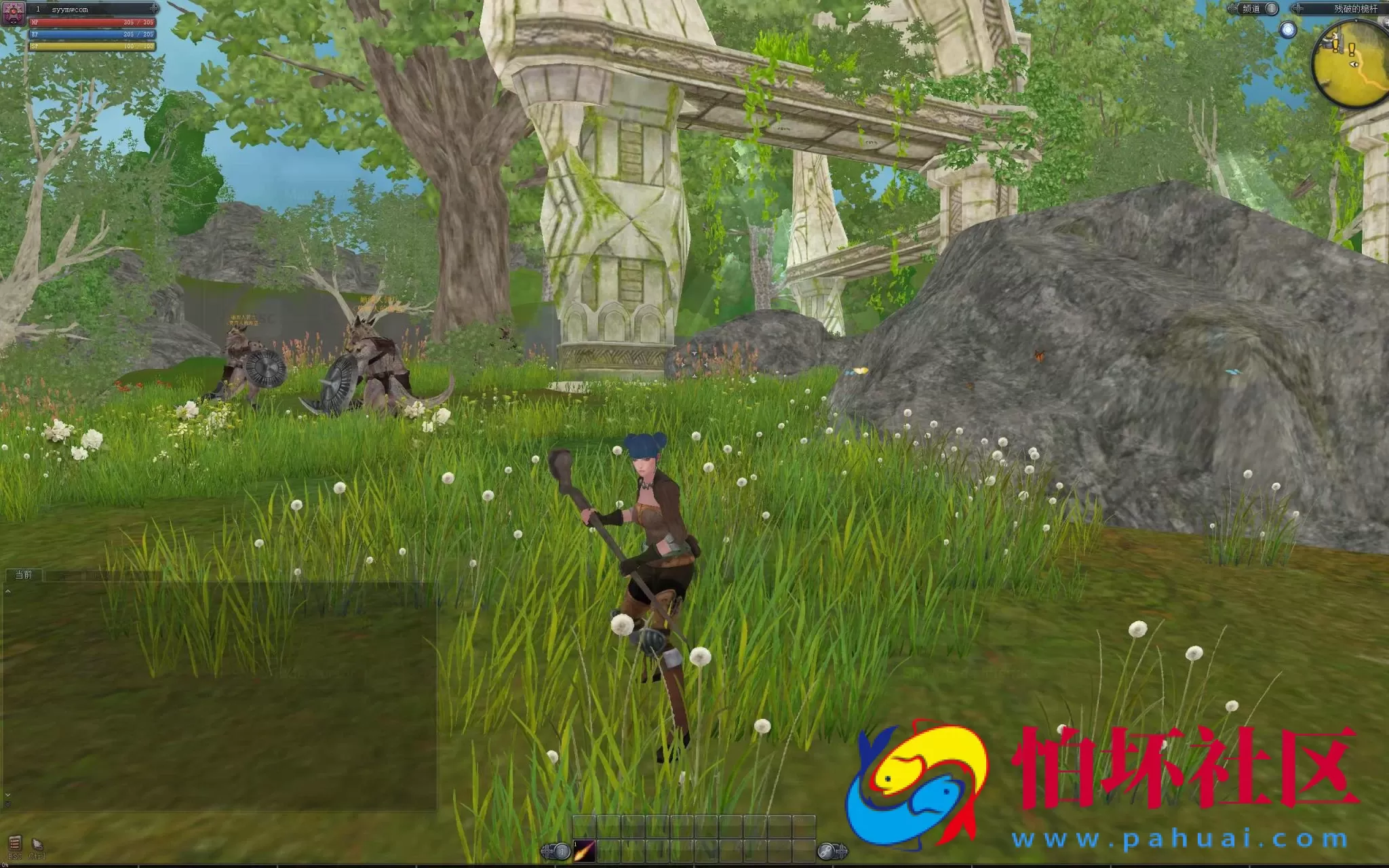Select the player portrait for syymwcom
This screenshot has height=868, width=1389.
[13, 12]
